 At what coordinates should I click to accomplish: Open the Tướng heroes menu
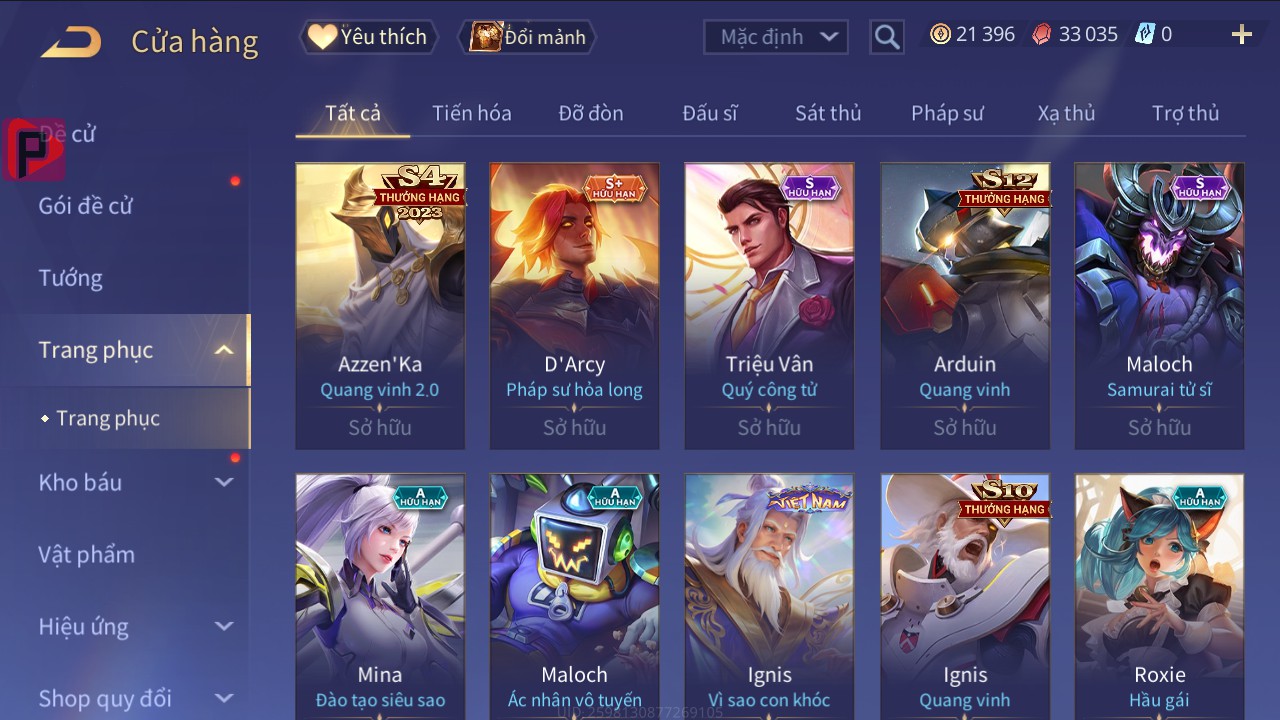[x=71, y=278]
